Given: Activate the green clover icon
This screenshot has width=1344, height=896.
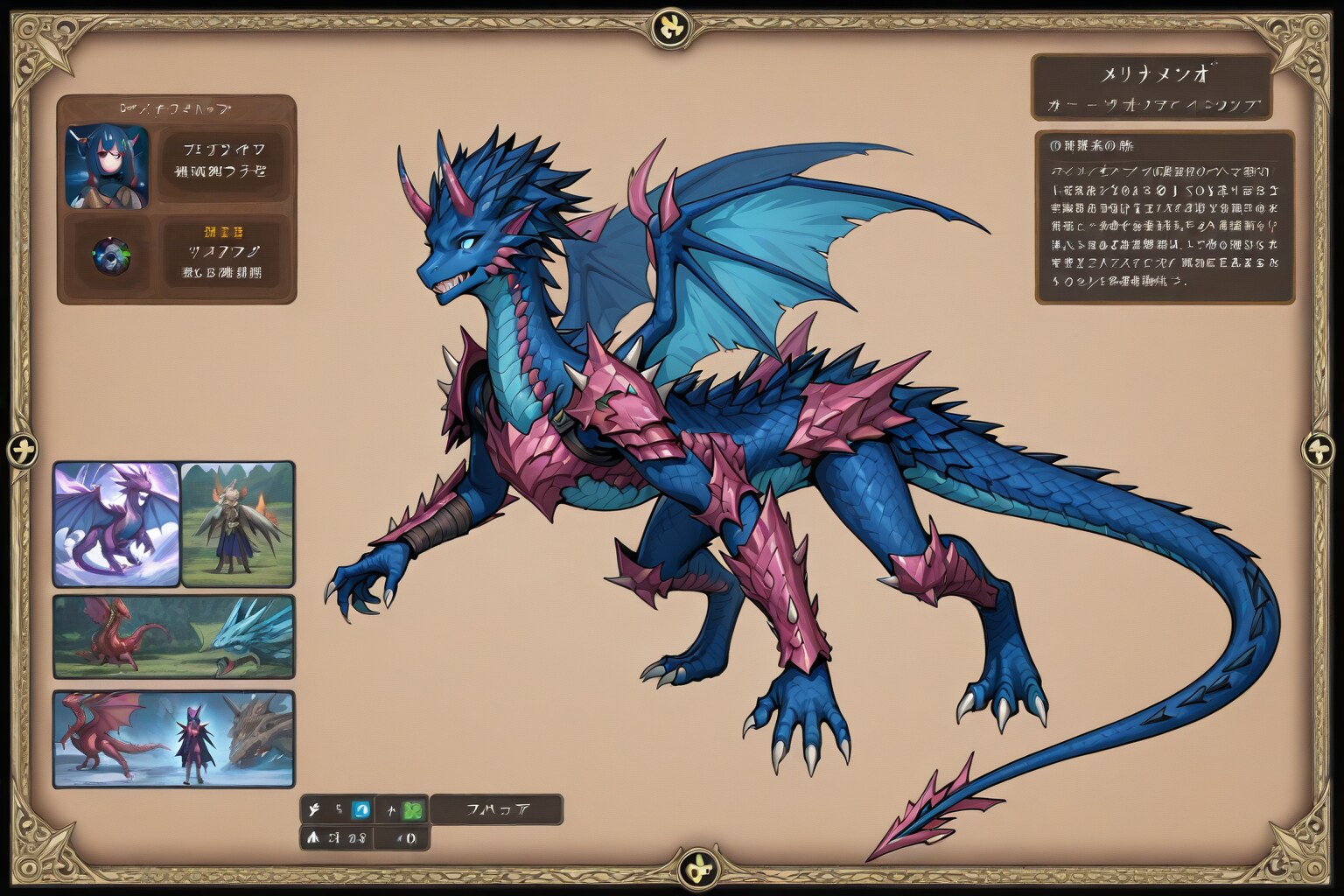Looking at the screenshot, I should [412, 810].
